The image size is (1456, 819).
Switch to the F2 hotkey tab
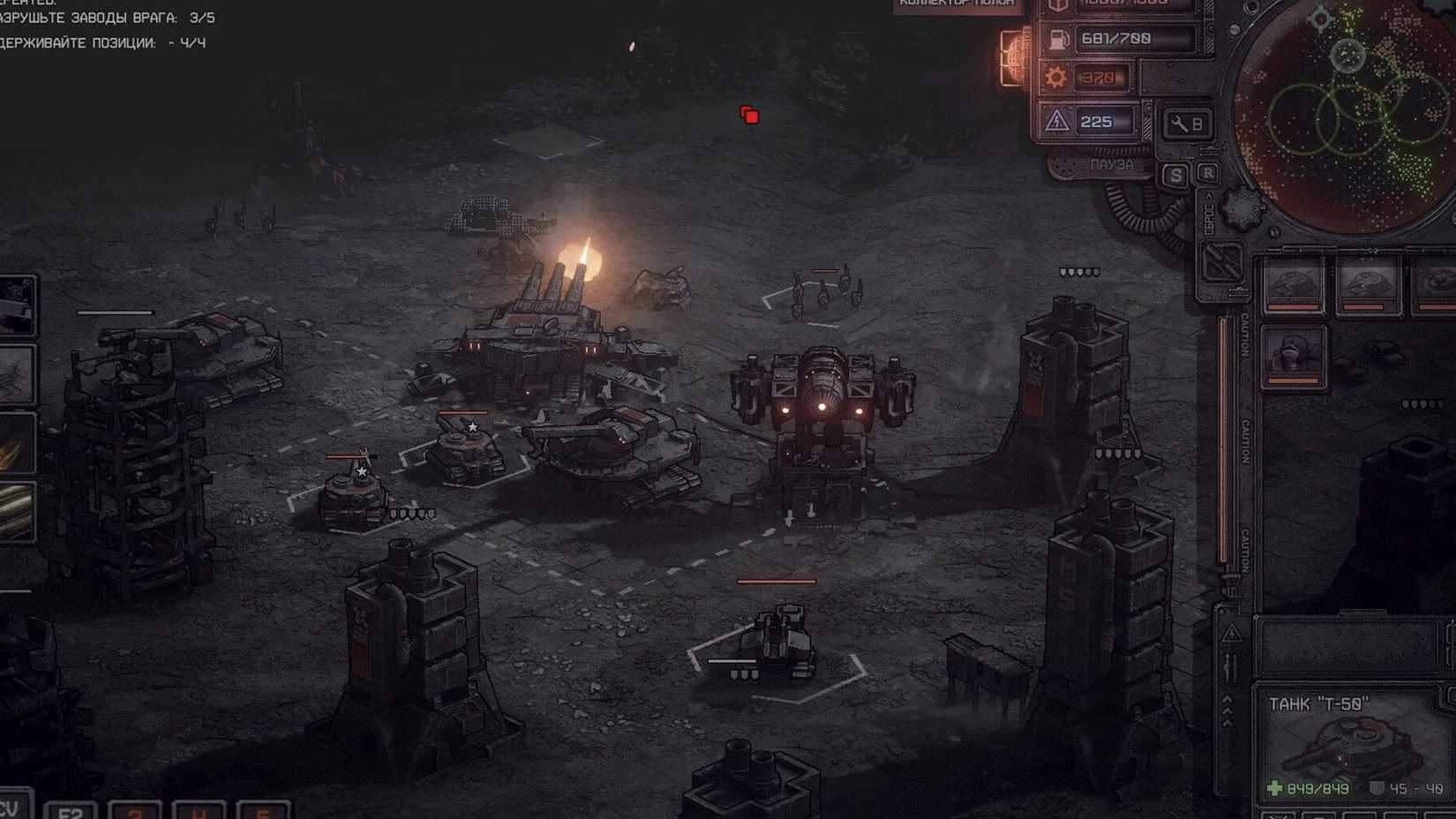(x=69, y=812)
